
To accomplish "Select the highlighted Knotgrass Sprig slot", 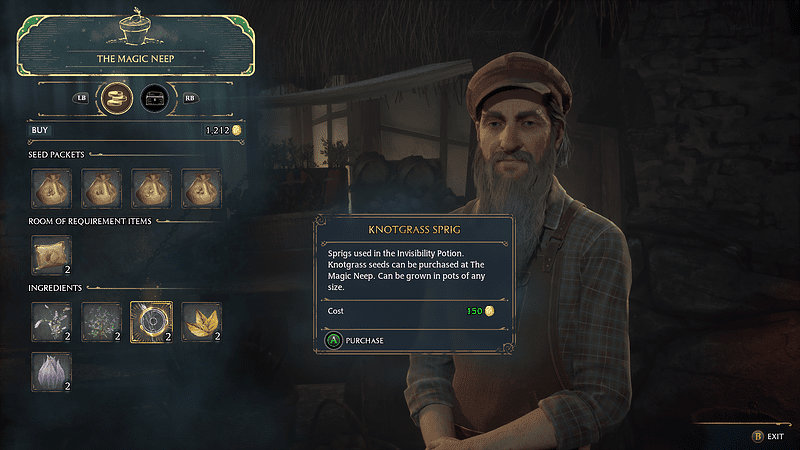I will (151, 321).
